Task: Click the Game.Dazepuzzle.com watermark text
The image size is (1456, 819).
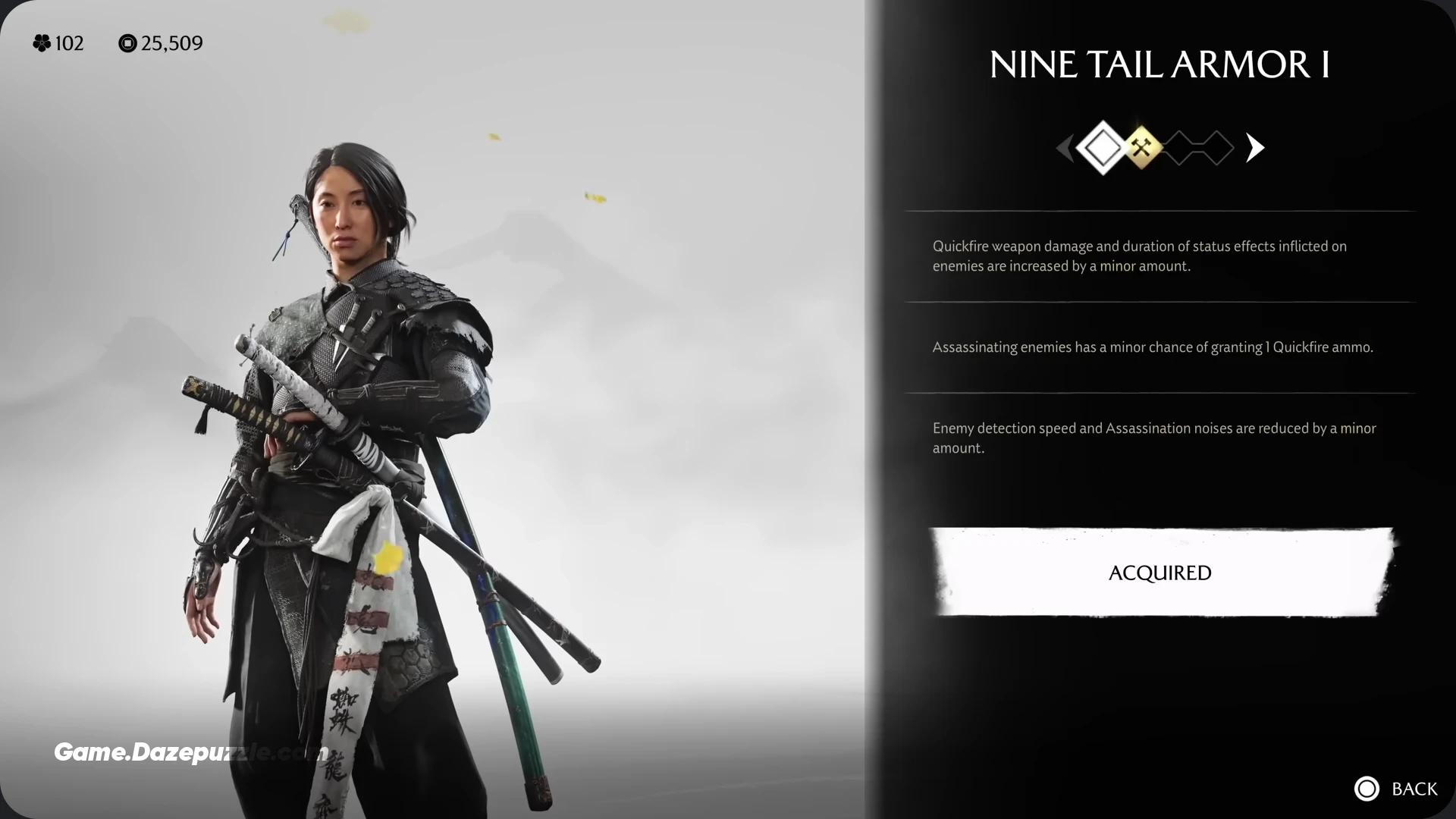Action: point(188,753)
